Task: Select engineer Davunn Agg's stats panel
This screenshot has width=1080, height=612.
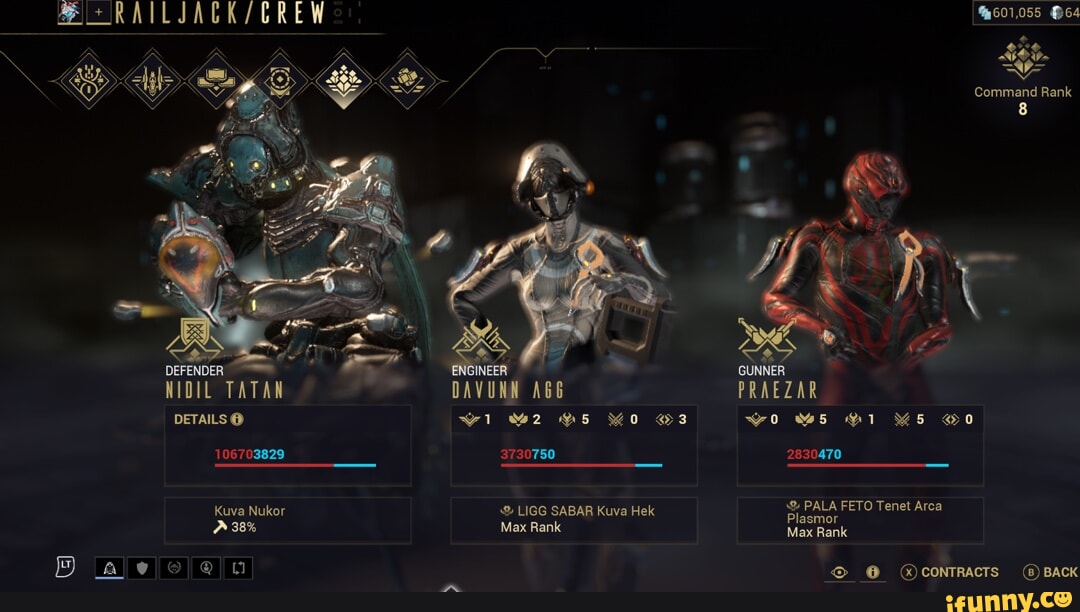Action: pyautogui.click(x=574, y=445)
